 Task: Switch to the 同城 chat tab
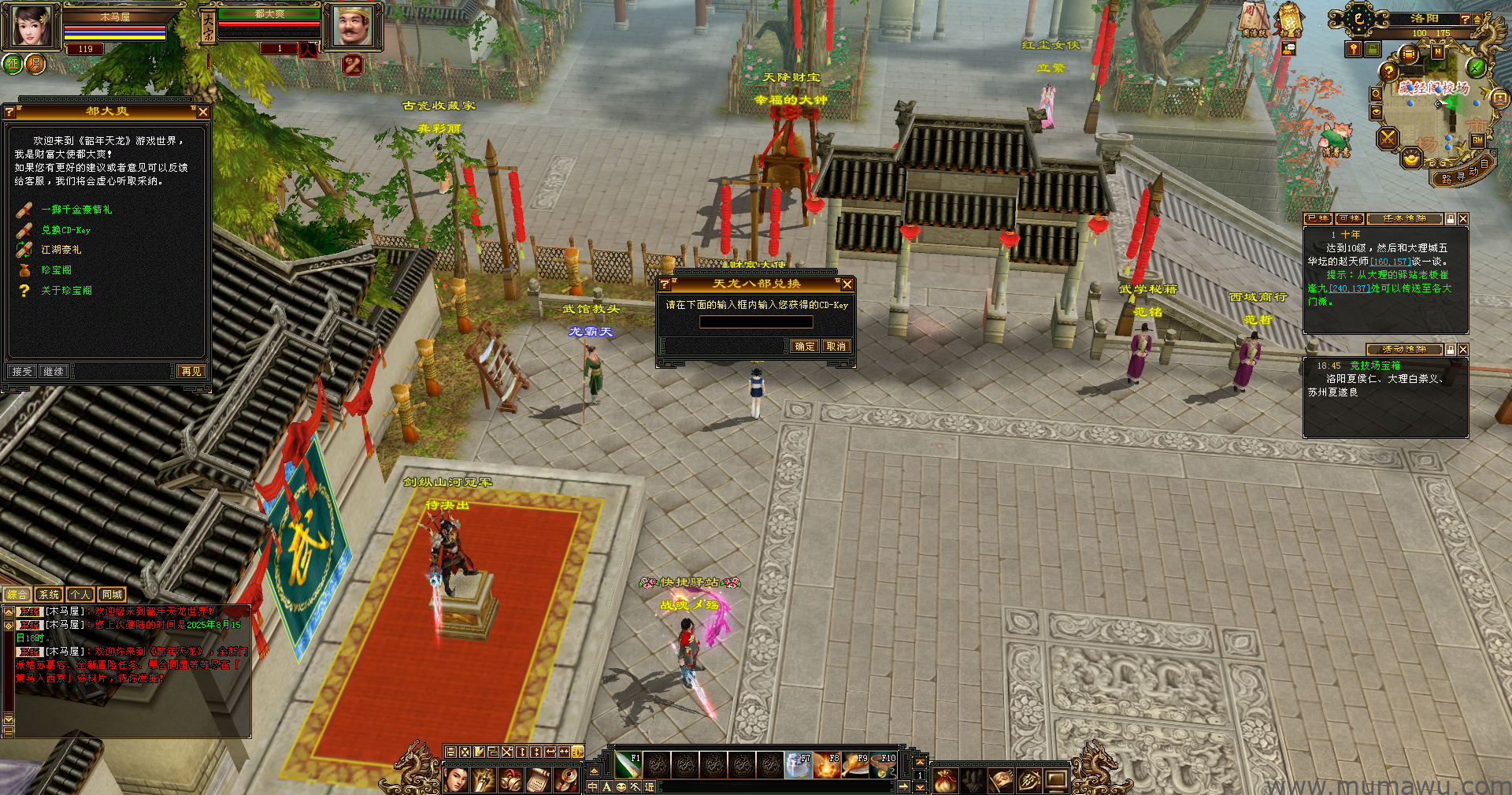click(x=112, y=595)
